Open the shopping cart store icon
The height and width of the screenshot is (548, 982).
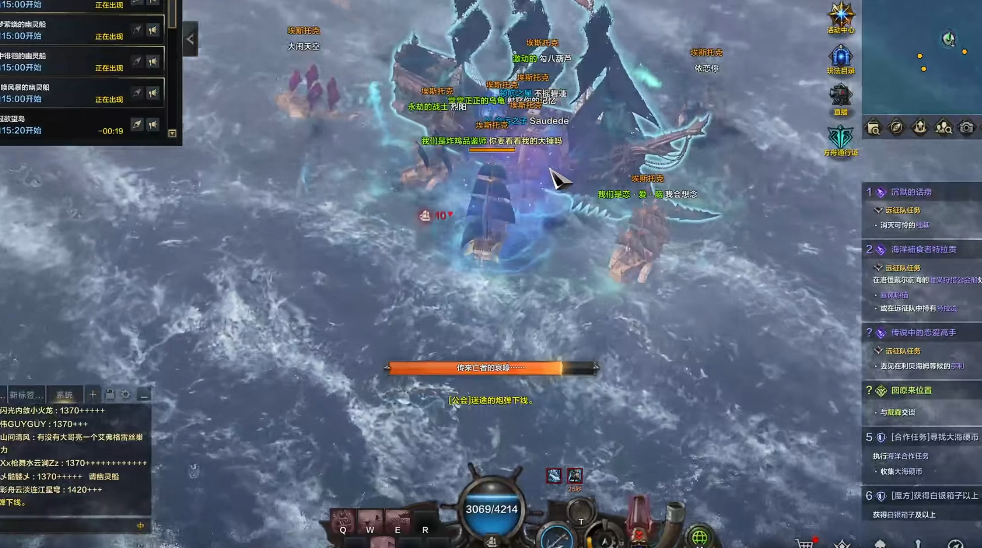click(803, 543)
